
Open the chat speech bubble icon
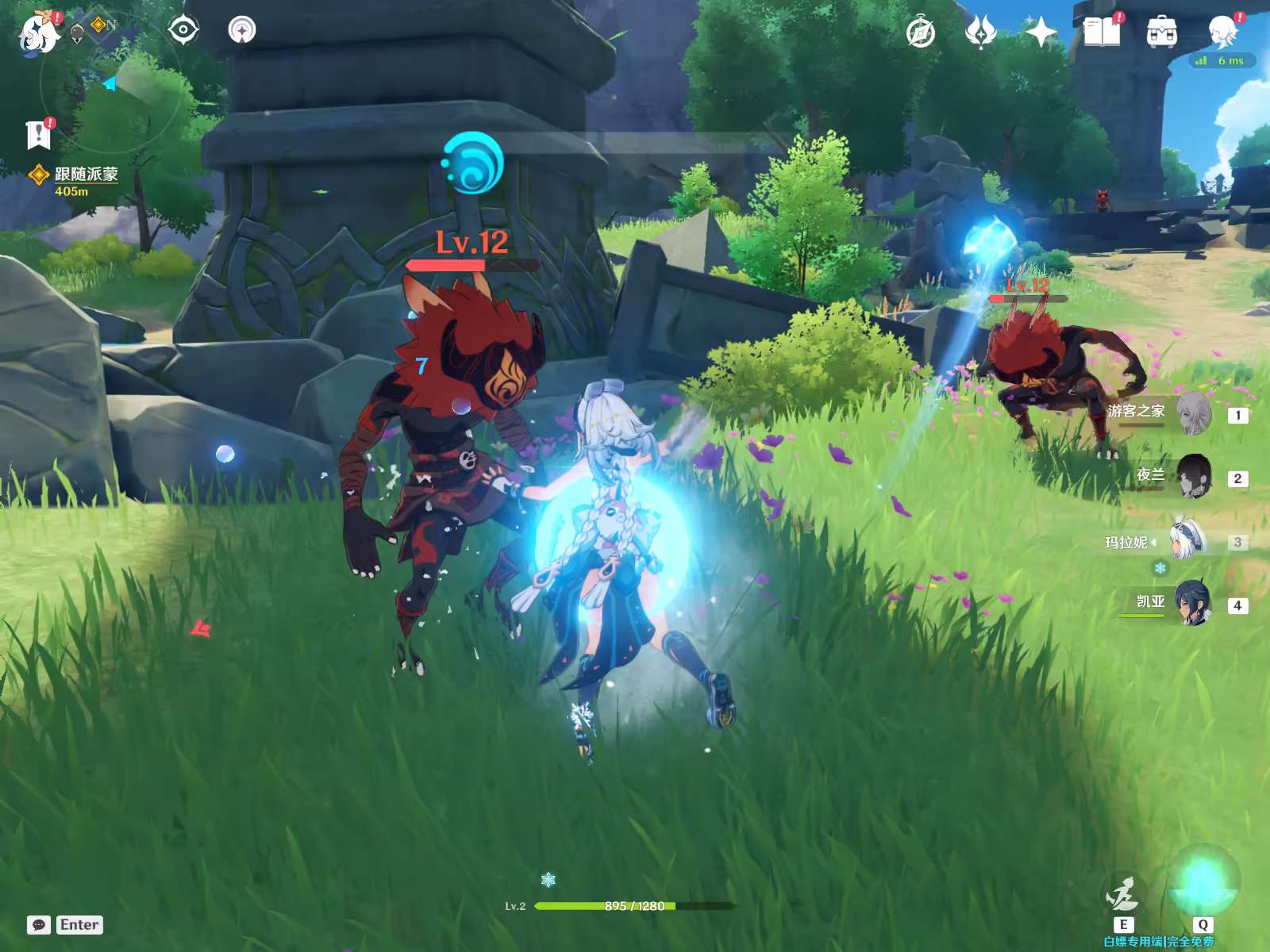pyautogui.click(x=39, y=925)
